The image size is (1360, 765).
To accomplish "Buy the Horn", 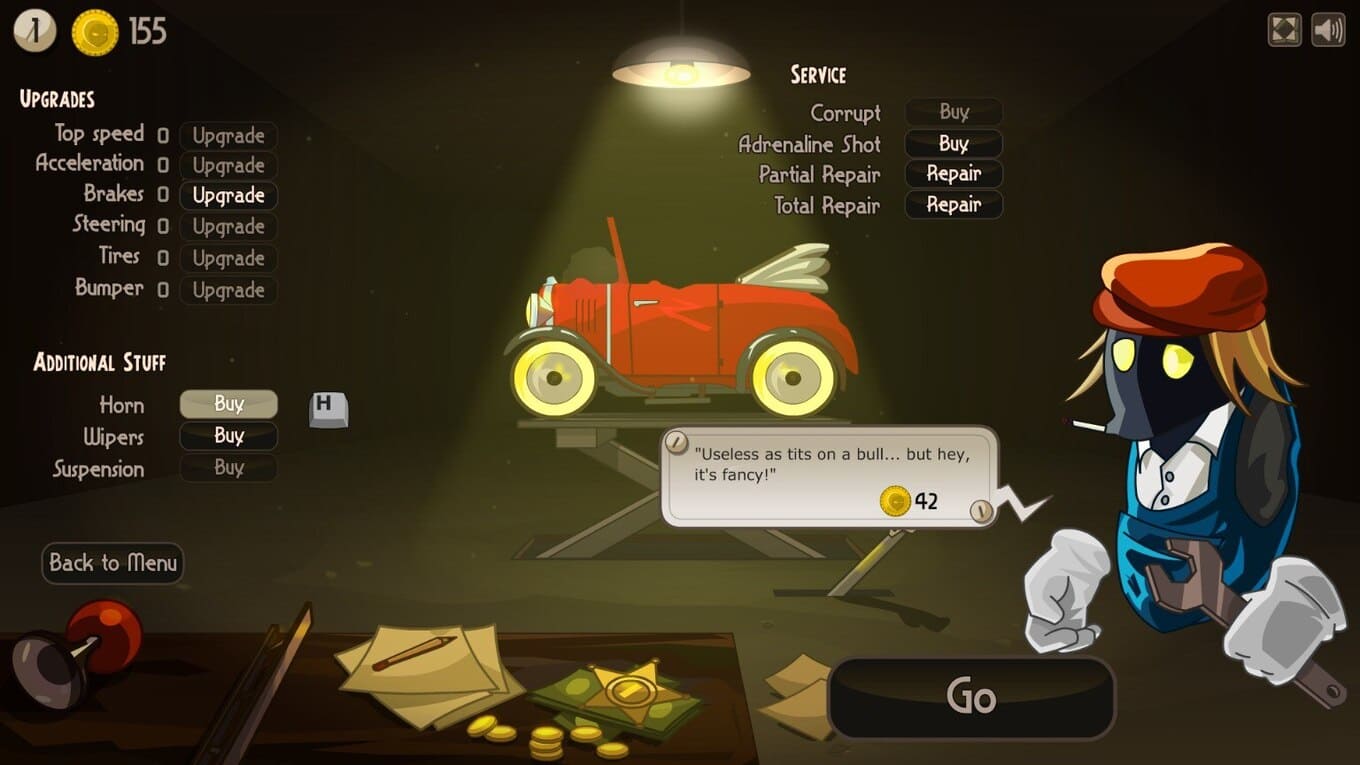I will tap(228, 404).
